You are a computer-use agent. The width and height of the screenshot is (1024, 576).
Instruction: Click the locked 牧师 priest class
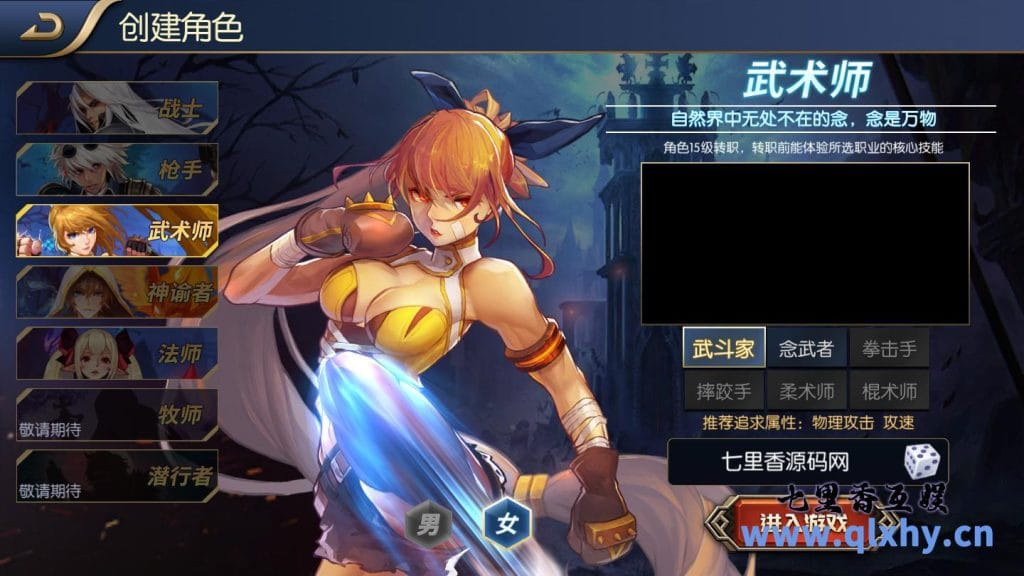point(117,415)
